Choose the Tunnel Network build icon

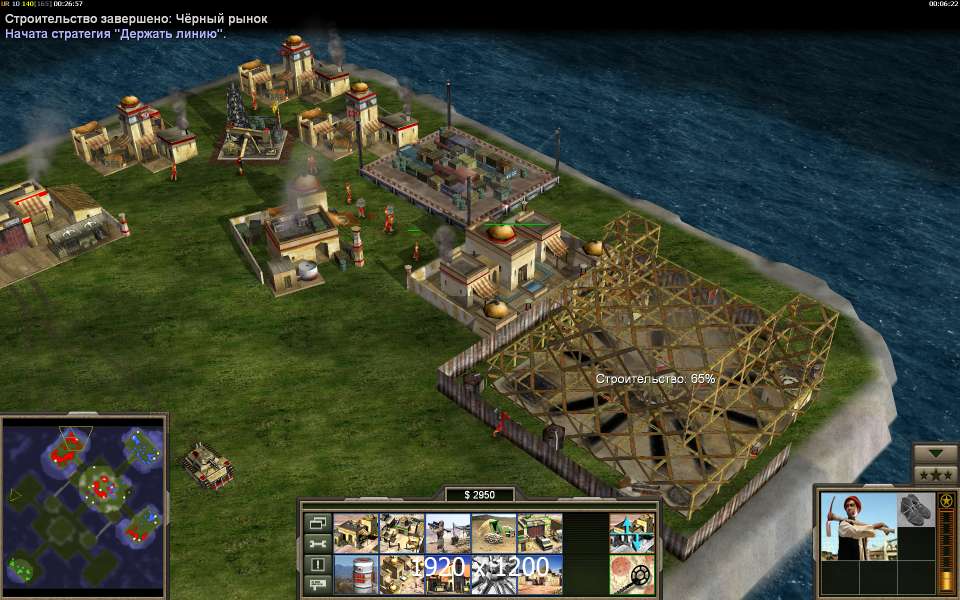click(x=494, y=533)
